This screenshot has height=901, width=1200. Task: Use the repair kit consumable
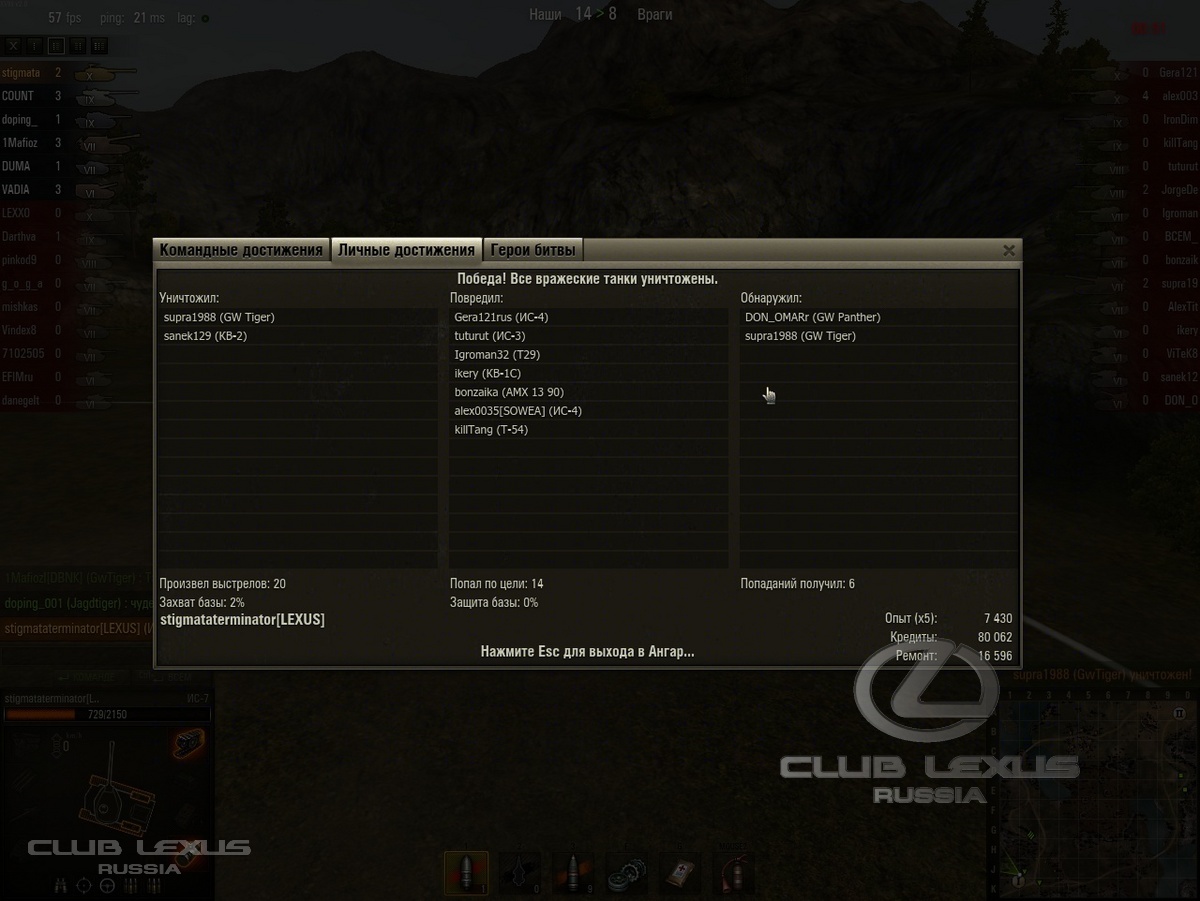point(626,873)
